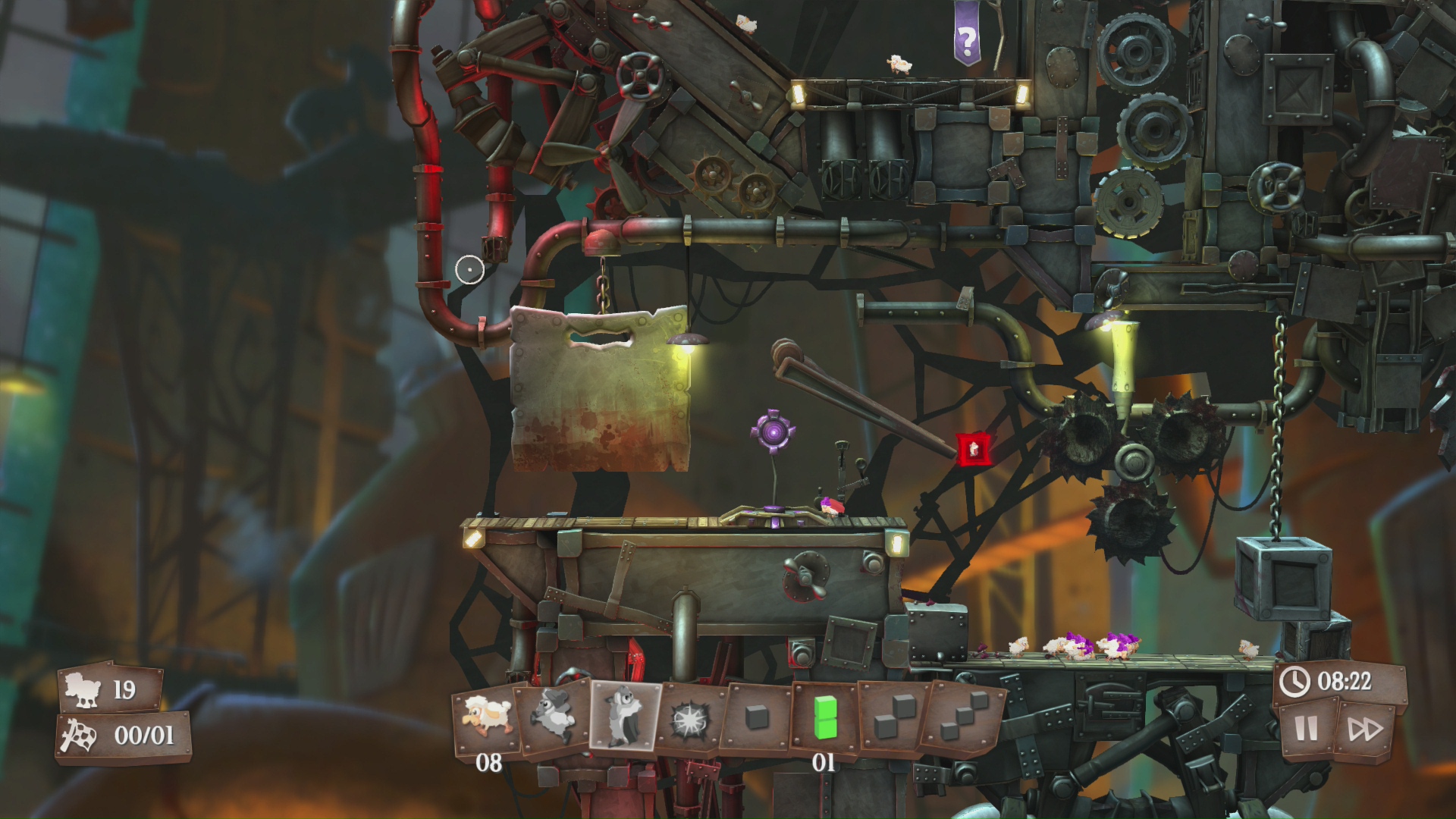
Task: Activate the explosion burst ability
Action: (691, 717)
